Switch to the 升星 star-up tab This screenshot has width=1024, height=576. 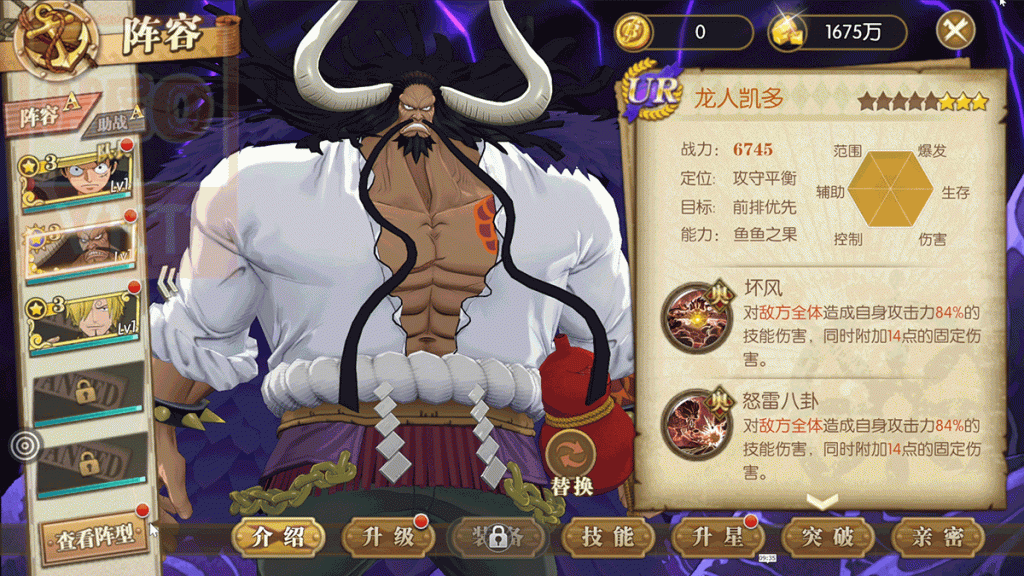[719, 538]
